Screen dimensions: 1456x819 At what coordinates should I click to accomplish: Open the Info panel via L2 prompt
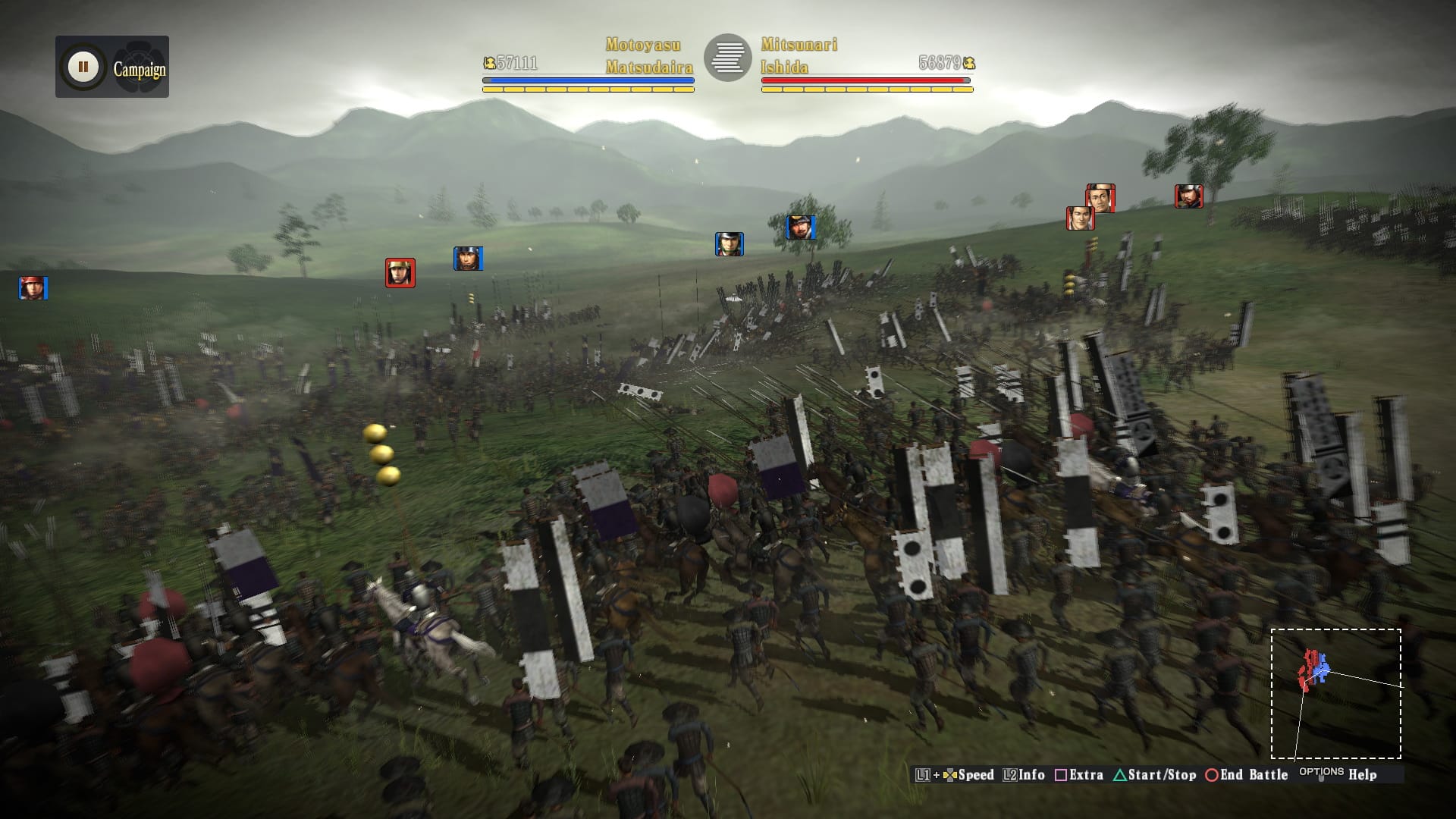[x=1026, y=775]
